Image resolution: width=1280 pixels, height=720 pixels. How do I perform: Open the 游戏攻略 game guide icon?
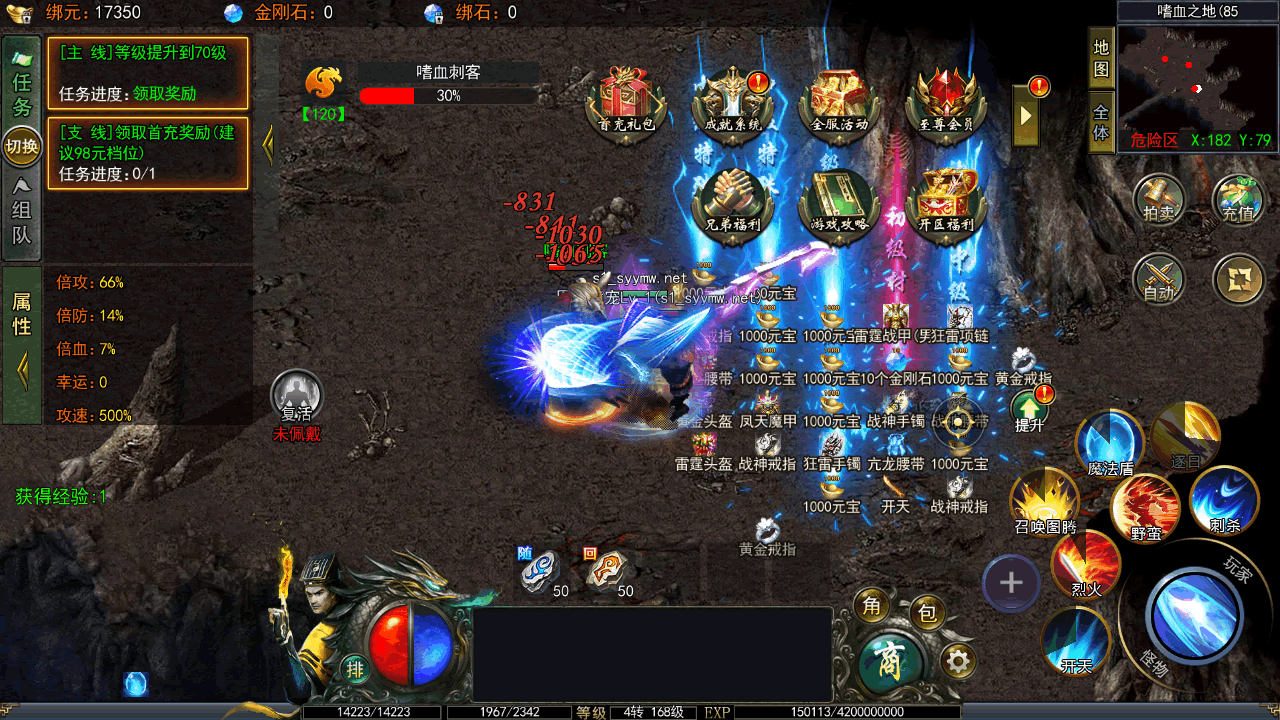[x=839, y=200]
